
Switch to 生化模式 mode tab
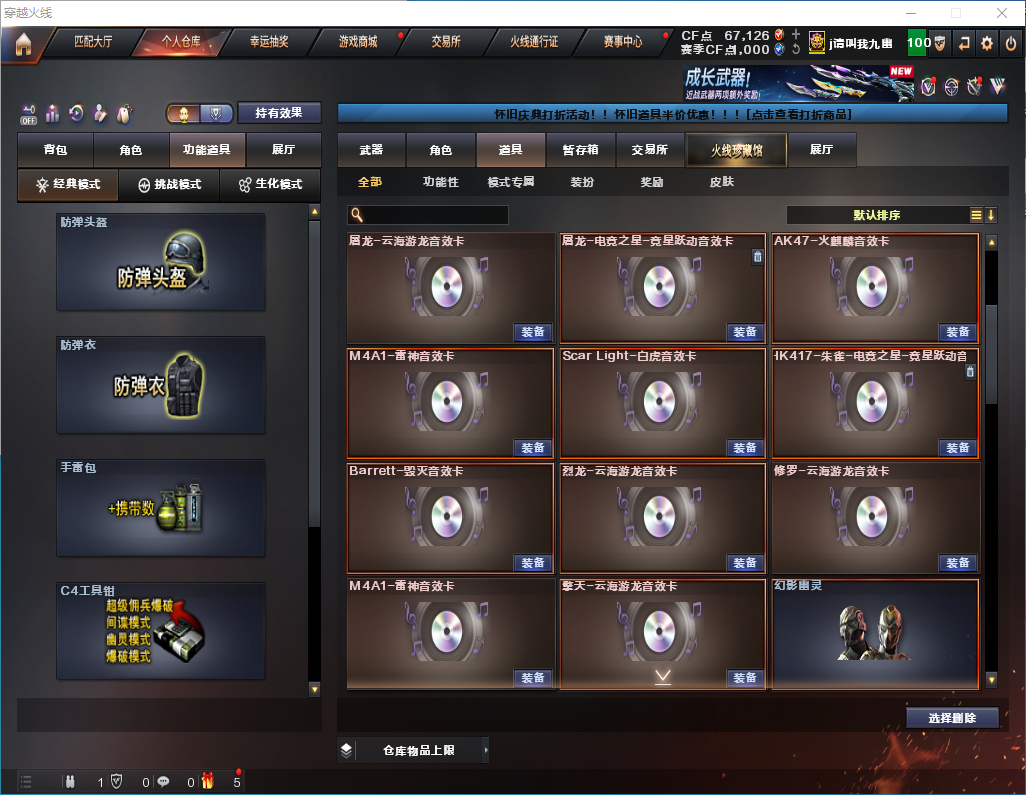pyautogui.click(x=269, y=185)
